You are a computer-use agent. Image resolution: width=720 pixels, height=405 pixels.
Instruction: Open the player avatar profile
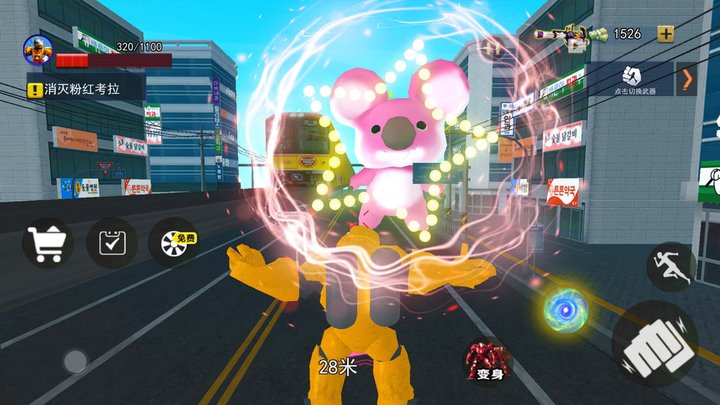pyautogui.click(x=38, y=51)
